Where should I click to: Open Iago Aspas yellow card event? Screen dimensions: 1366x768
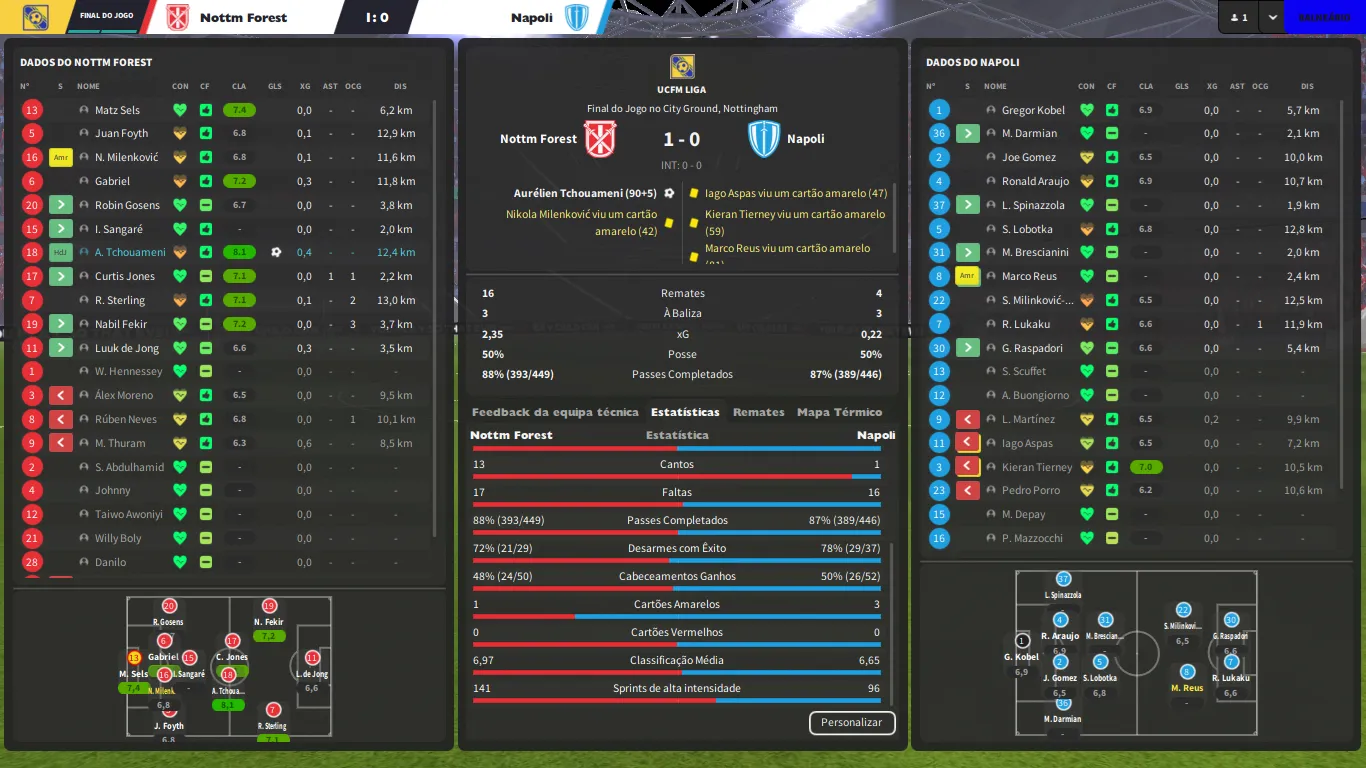pyautogui.click(x=795, y=193)
